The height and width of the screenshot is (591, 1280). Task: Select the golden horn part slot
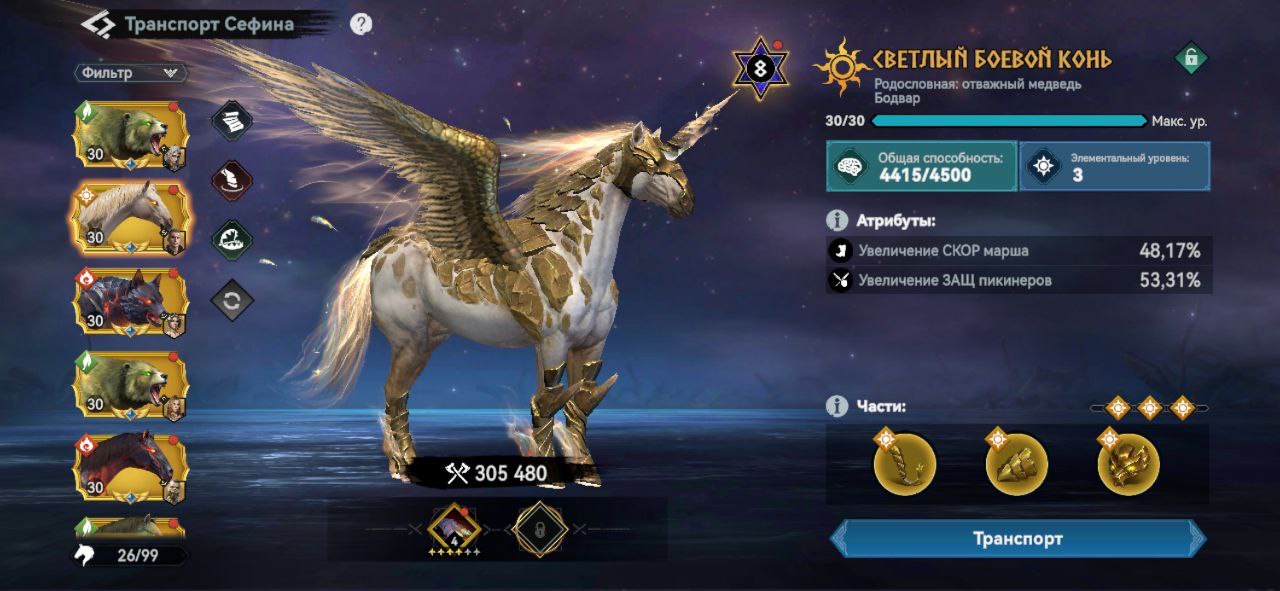pos(905,464)
